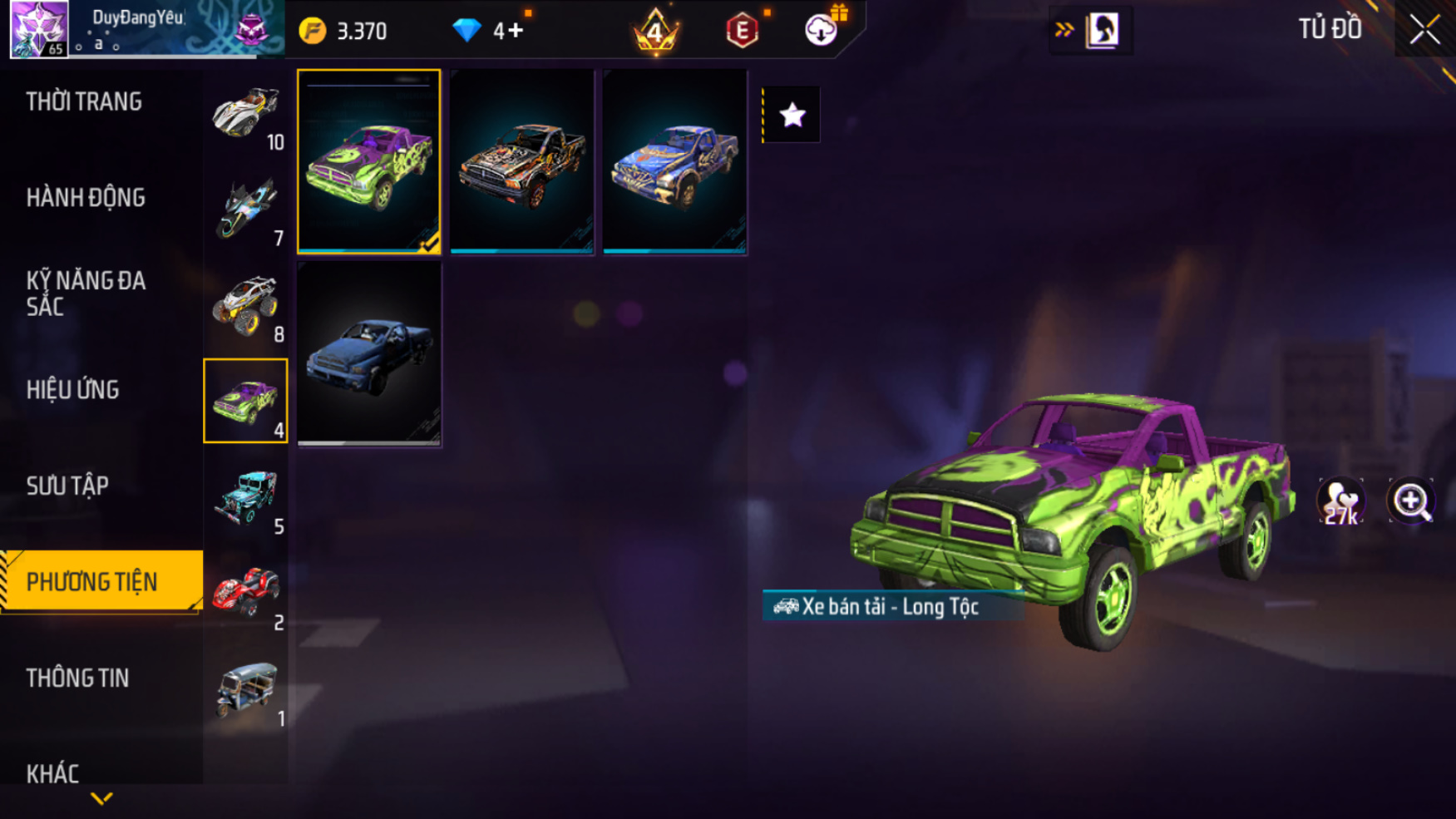The image size is (1456, 819).
Task: Show the Thông Tin section
Action: coord(77,678)
